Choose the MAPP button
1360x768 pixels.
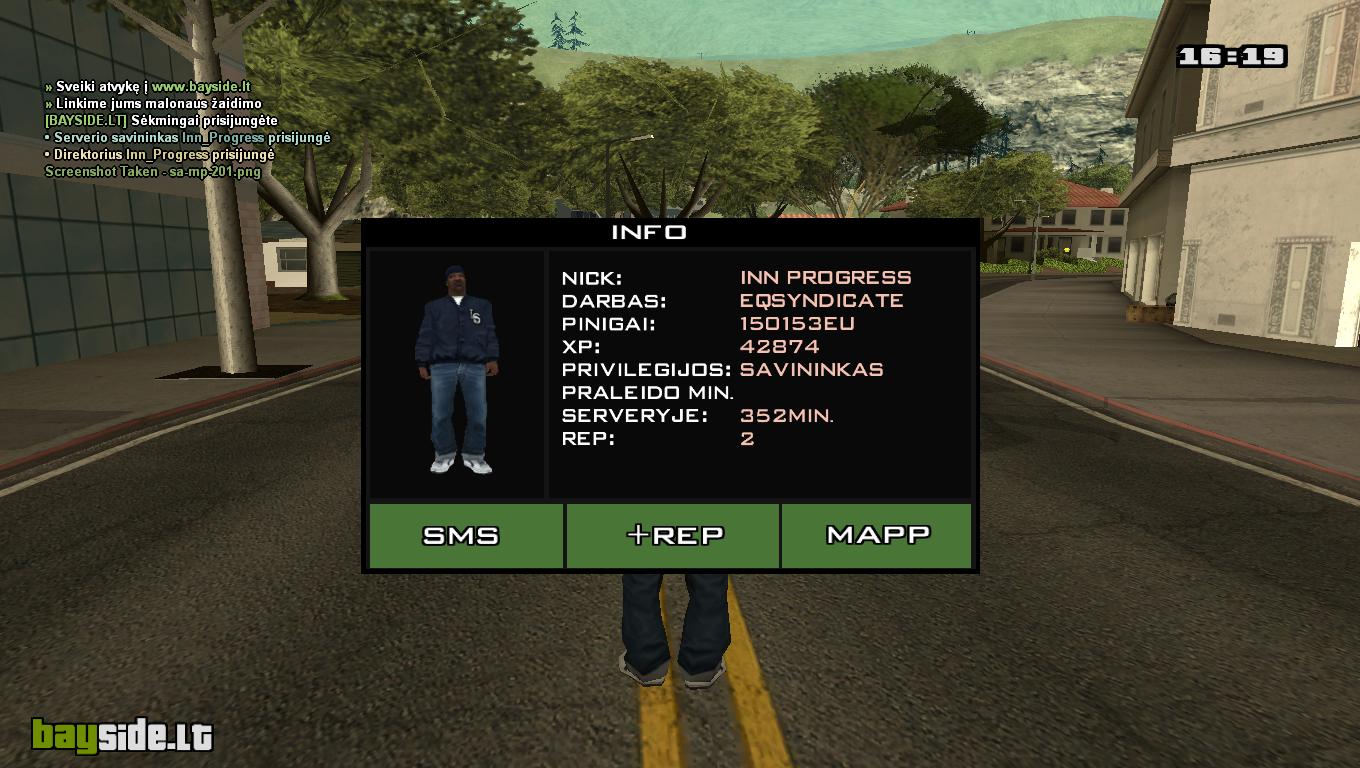(x=876, y=536)
